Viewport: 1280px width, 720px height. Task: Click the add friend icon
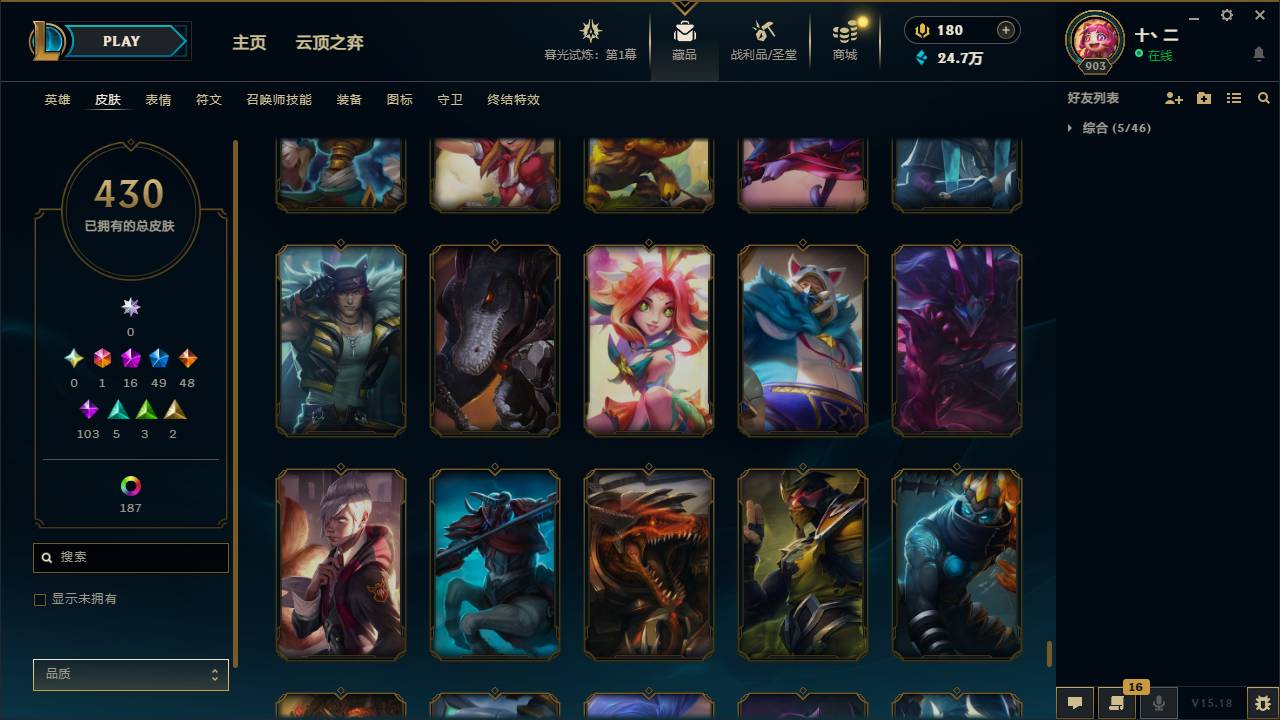coord(1173,97)
